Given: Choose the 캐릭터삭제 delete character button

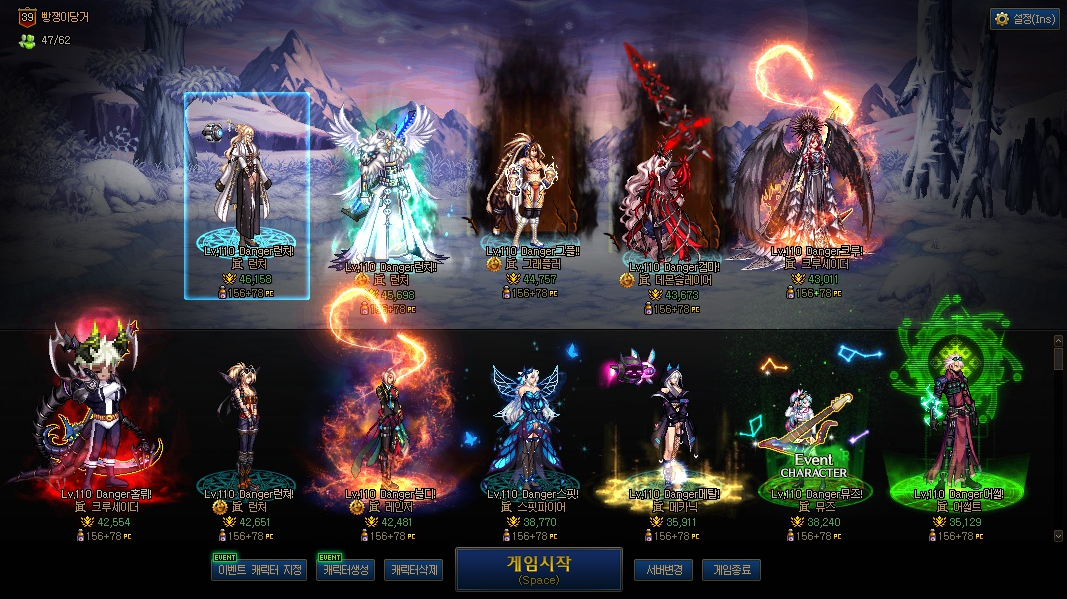Looking at the screenshot, I should 413,570.
